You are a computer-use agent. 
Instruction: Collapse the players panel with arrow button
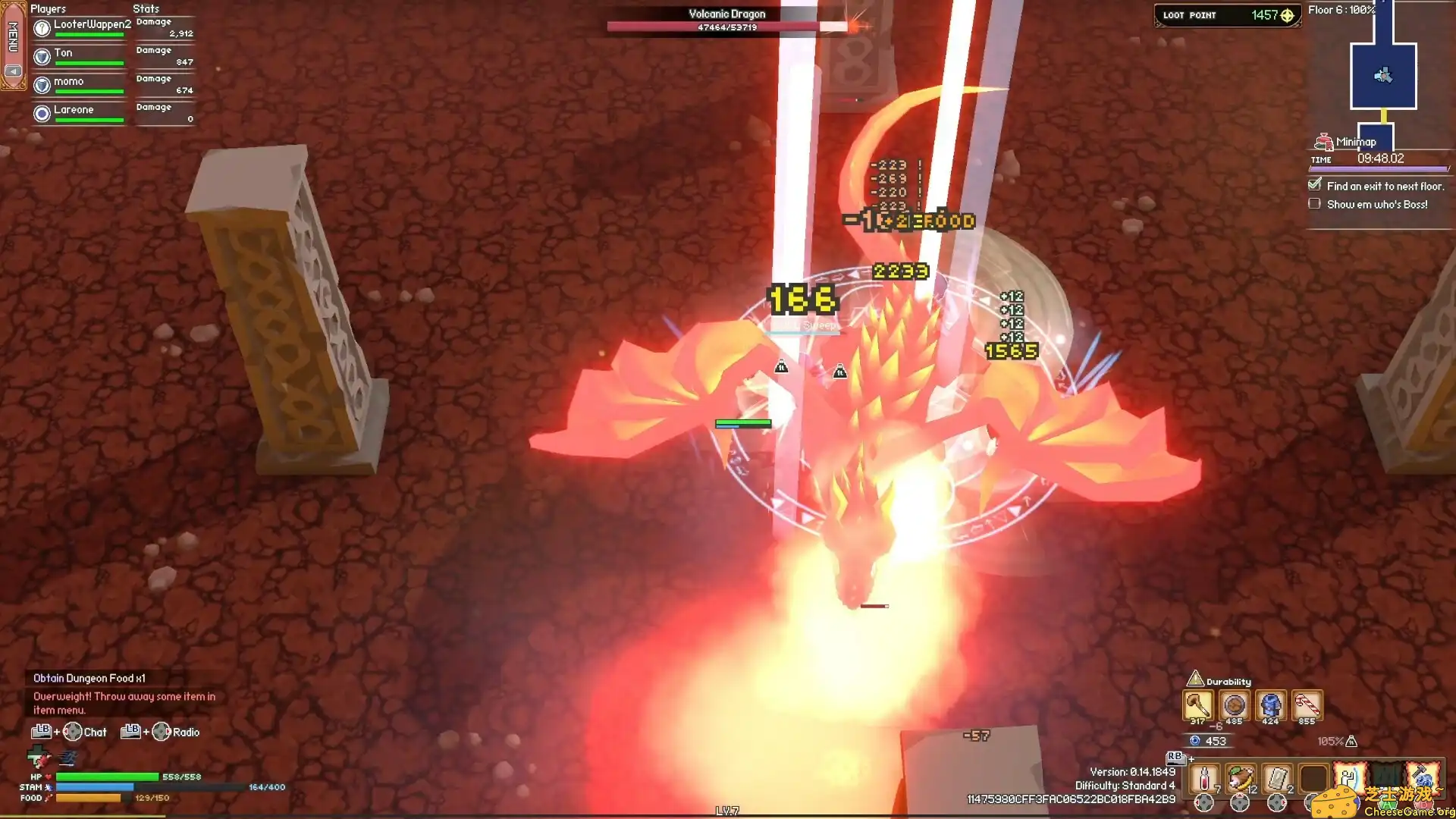point(13,71)
